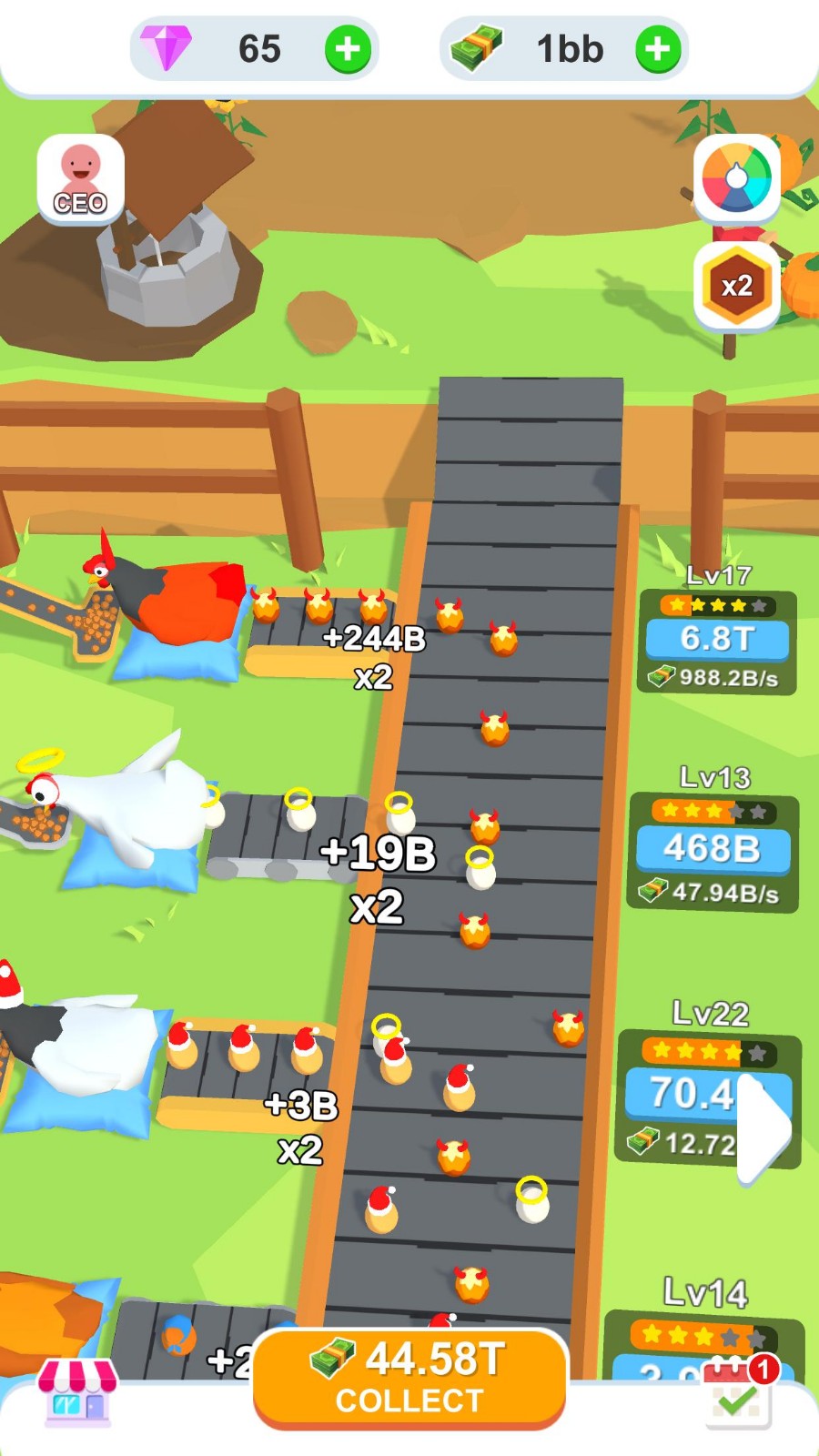Upgrade the Lv22 hen

[x=692, y=1094]
